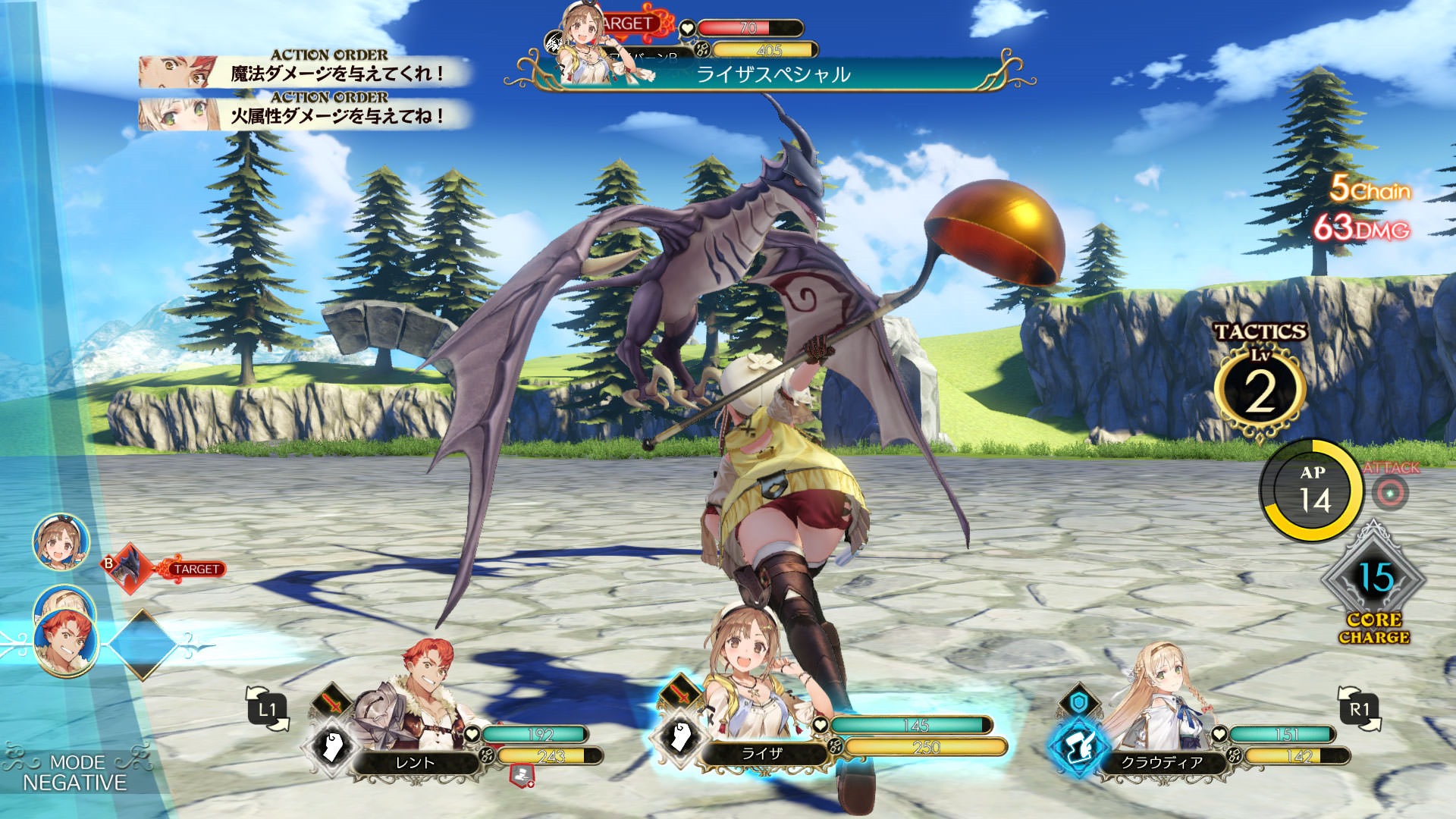Click the AP 14 ring gauge

click(x=1311, y=491)
